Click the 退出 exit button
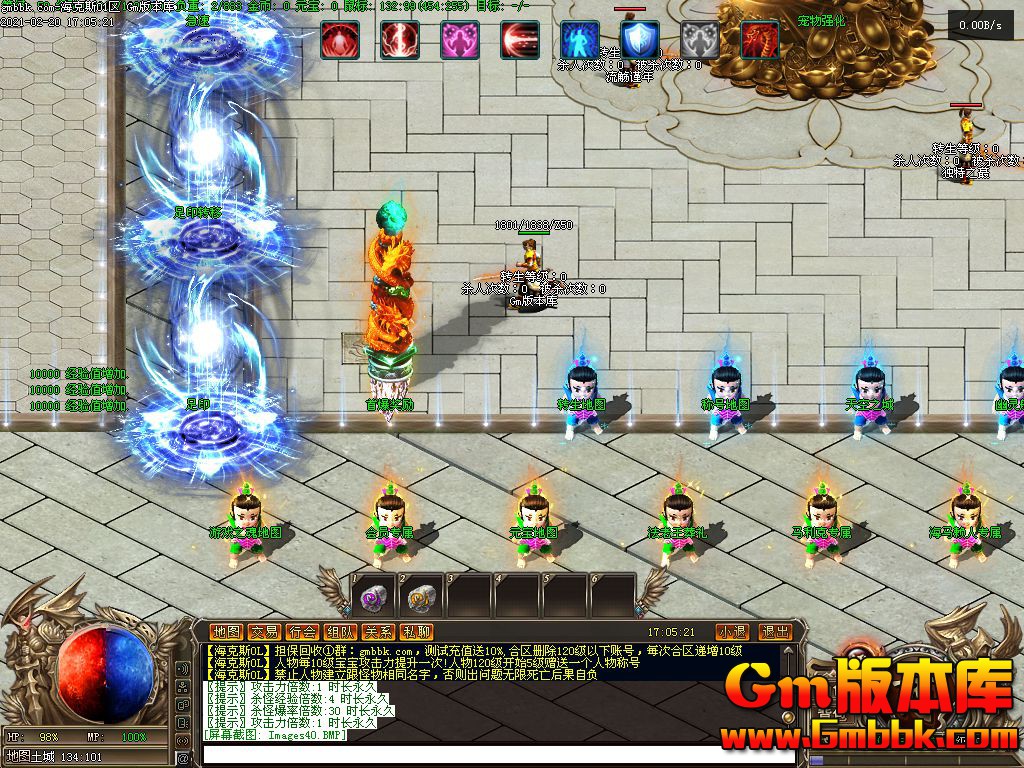The width and height of the screenshot is (1024, 768). pyautogui.click(x=776, y=632)
